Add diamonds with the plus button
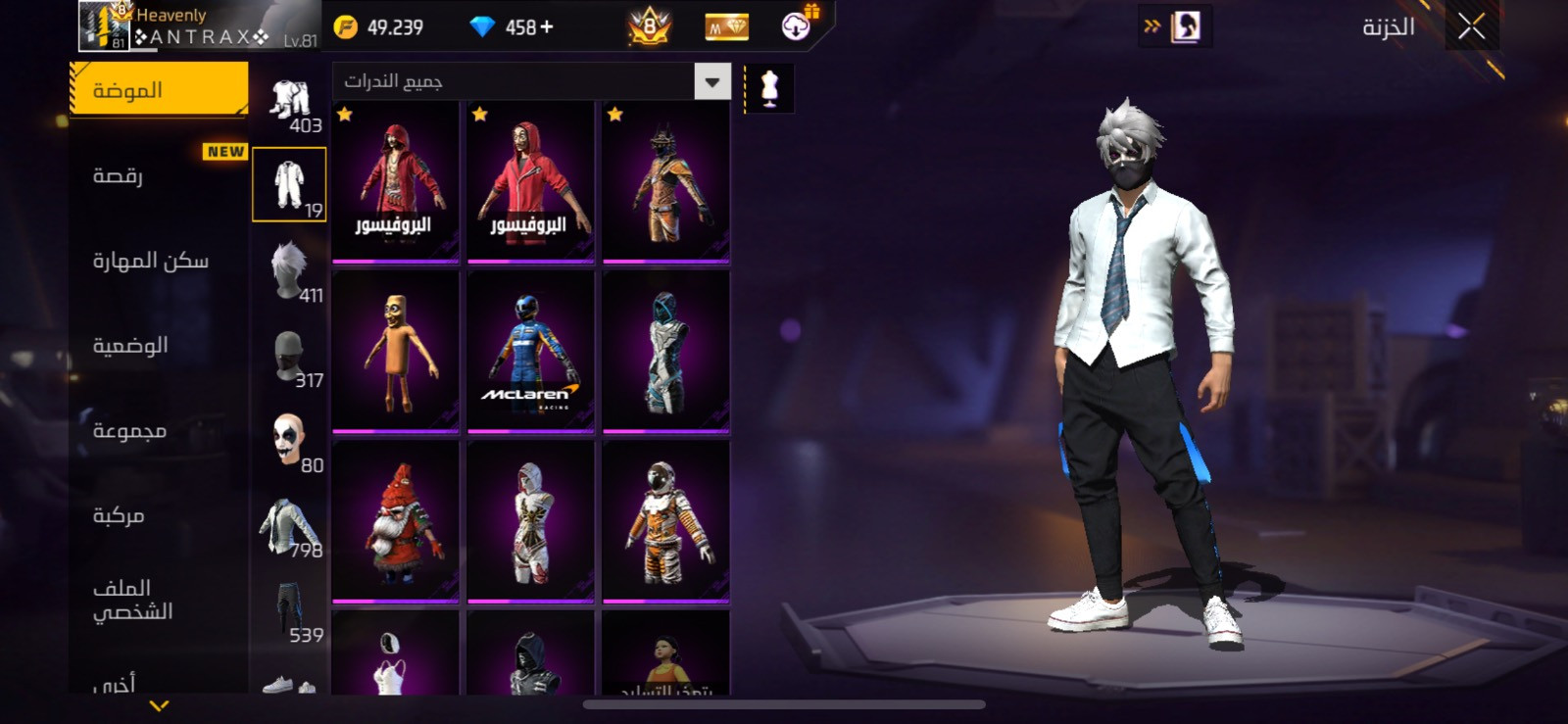 pyautogui.click(x=547, y=27)
